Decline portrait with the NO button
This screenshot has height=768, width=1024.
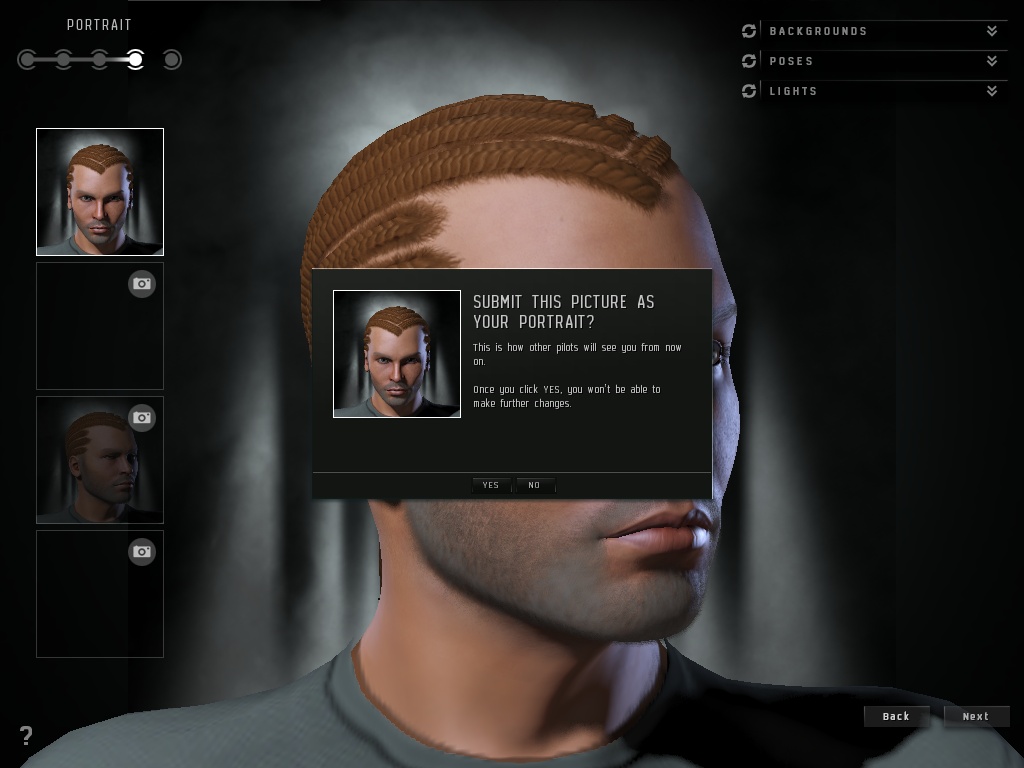click(534, 485)
